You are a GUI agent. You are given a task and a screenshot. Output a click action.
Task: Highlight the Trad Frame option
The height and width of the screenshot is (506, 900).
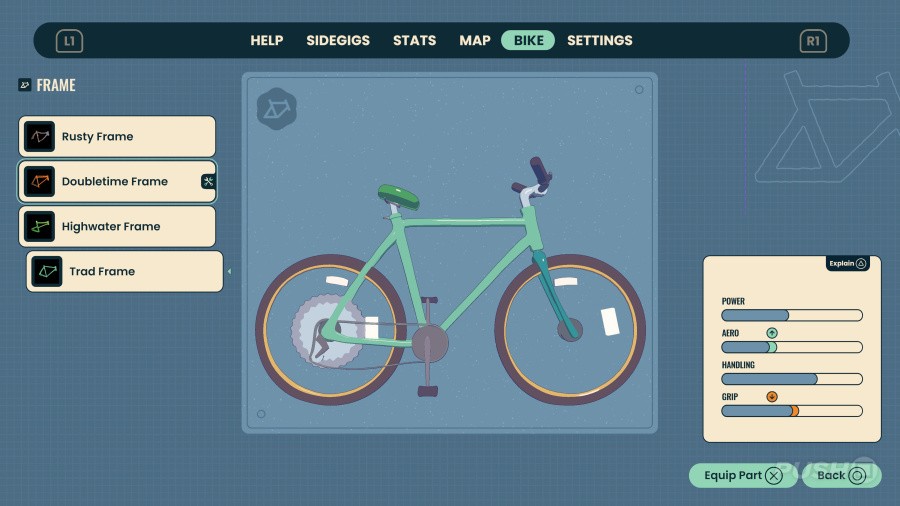coord(124,272)
